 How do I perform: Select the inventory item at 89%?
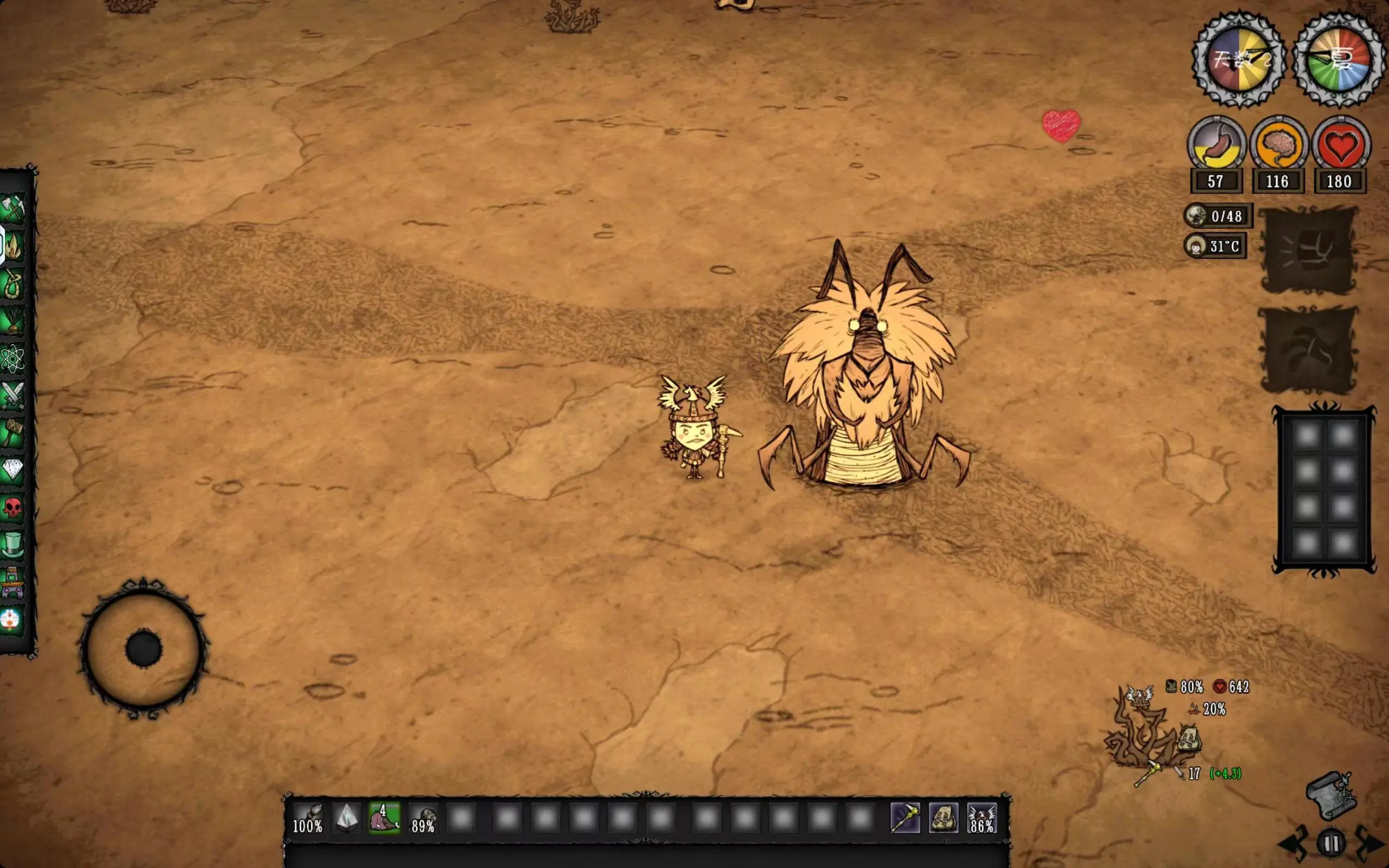coord(424,818)
